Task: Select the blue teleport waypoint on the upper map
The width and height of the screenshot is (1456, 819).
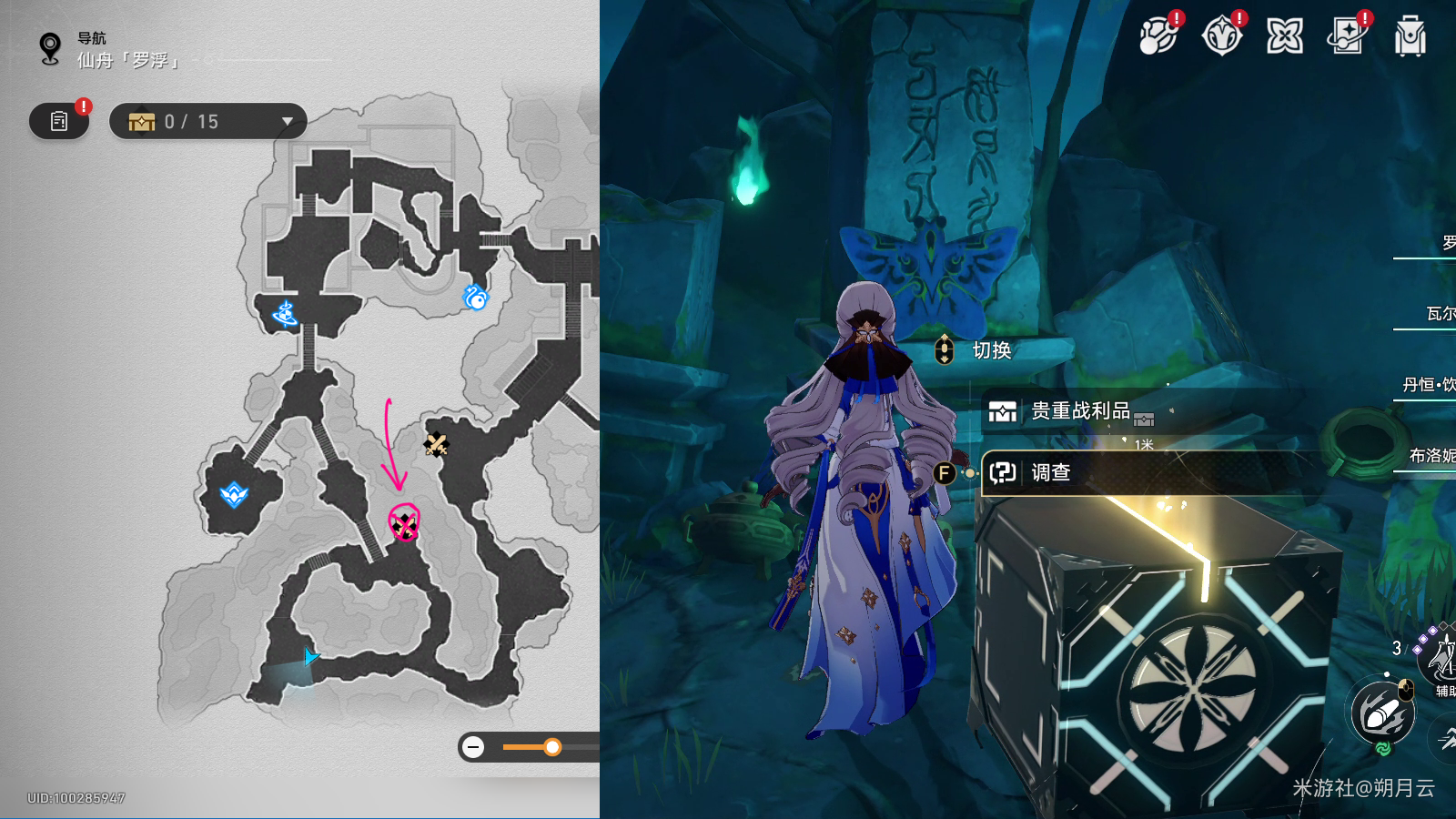Action: click(x=477, y=298)
